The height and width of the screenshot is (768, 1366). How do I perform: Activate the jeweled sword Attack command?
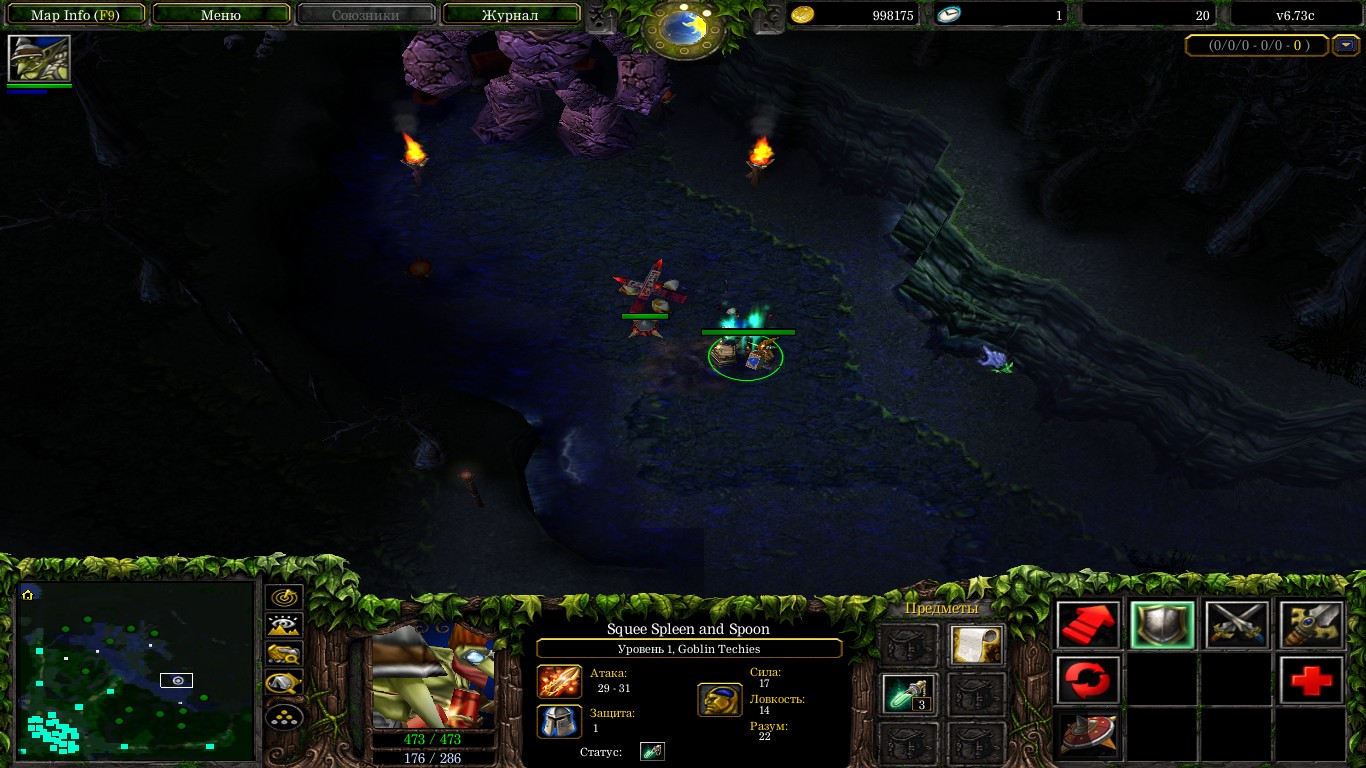click(x=1310, y=626)
